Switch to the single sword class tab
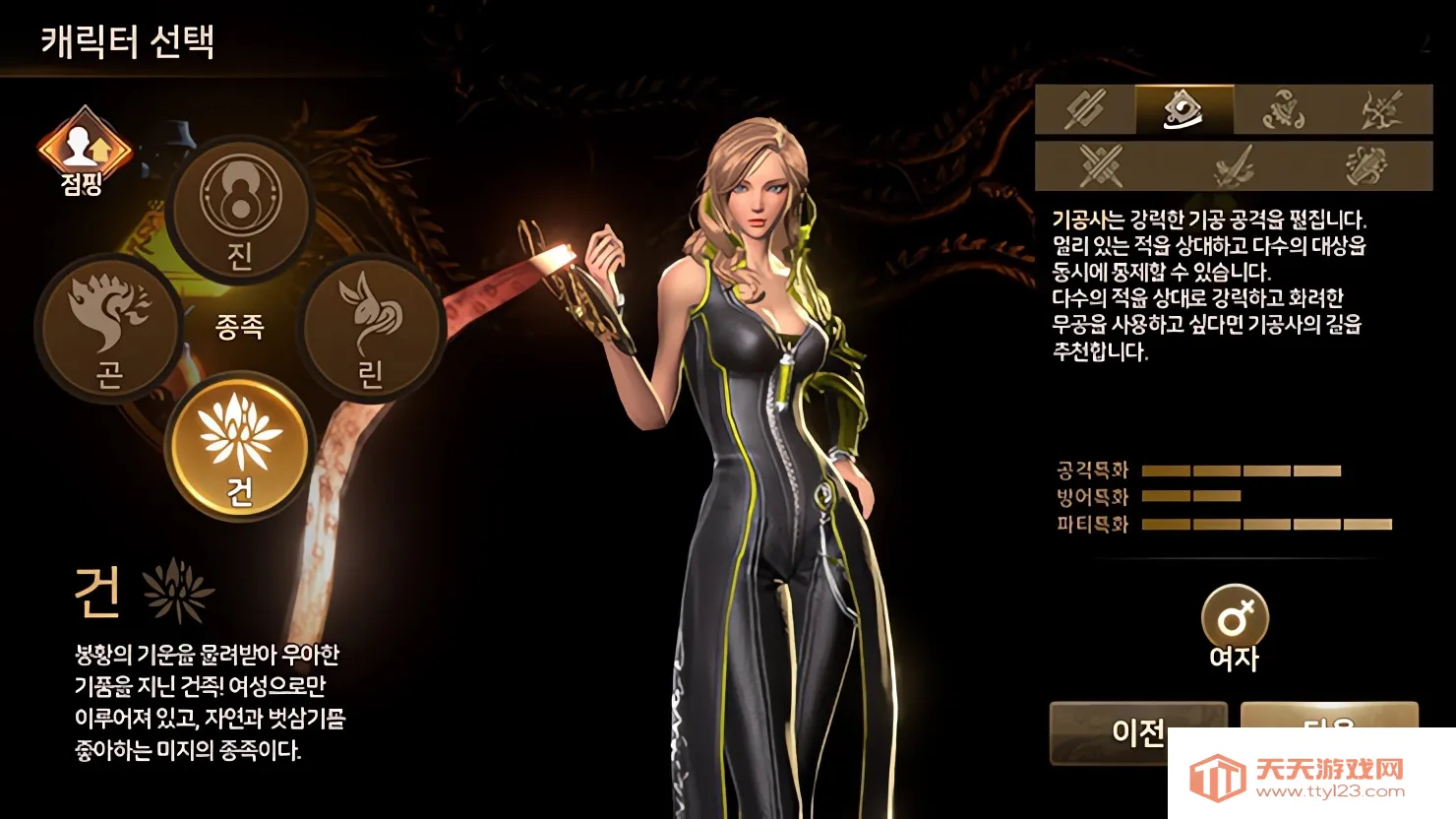 pos(1085,109)
